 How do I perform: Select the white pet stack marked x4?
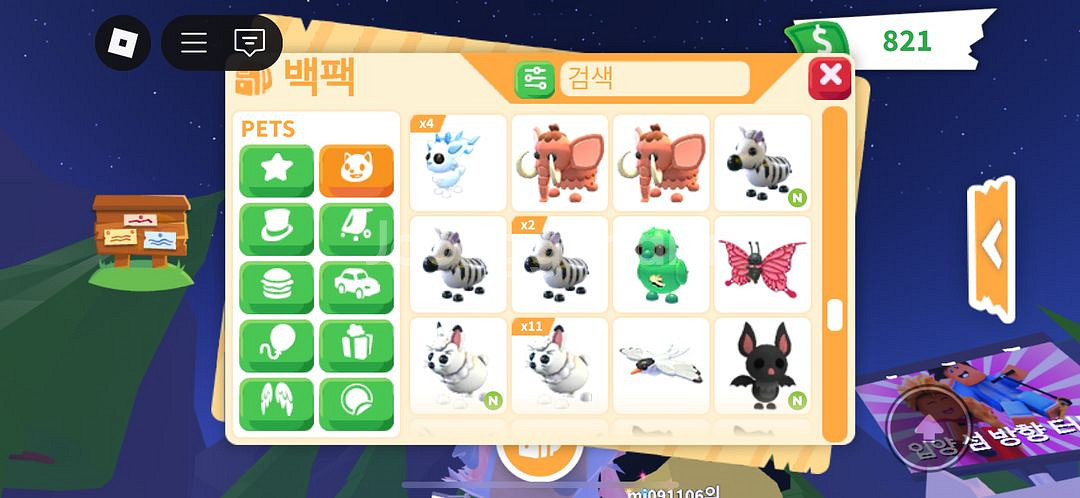[458, 163]
